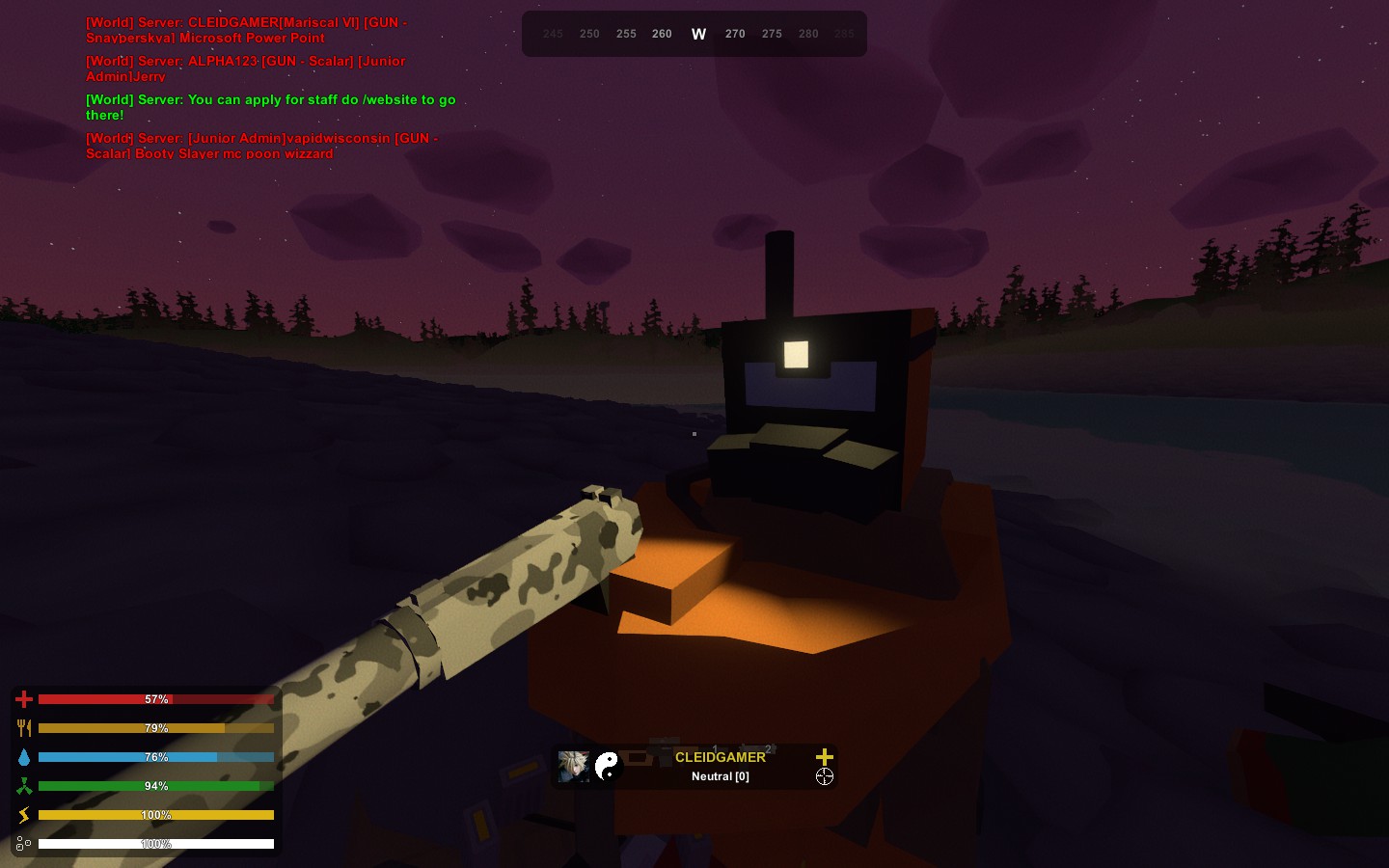Click the blue water droplet icon
This screenshot has height=868, width=1389.
point(24,757)
